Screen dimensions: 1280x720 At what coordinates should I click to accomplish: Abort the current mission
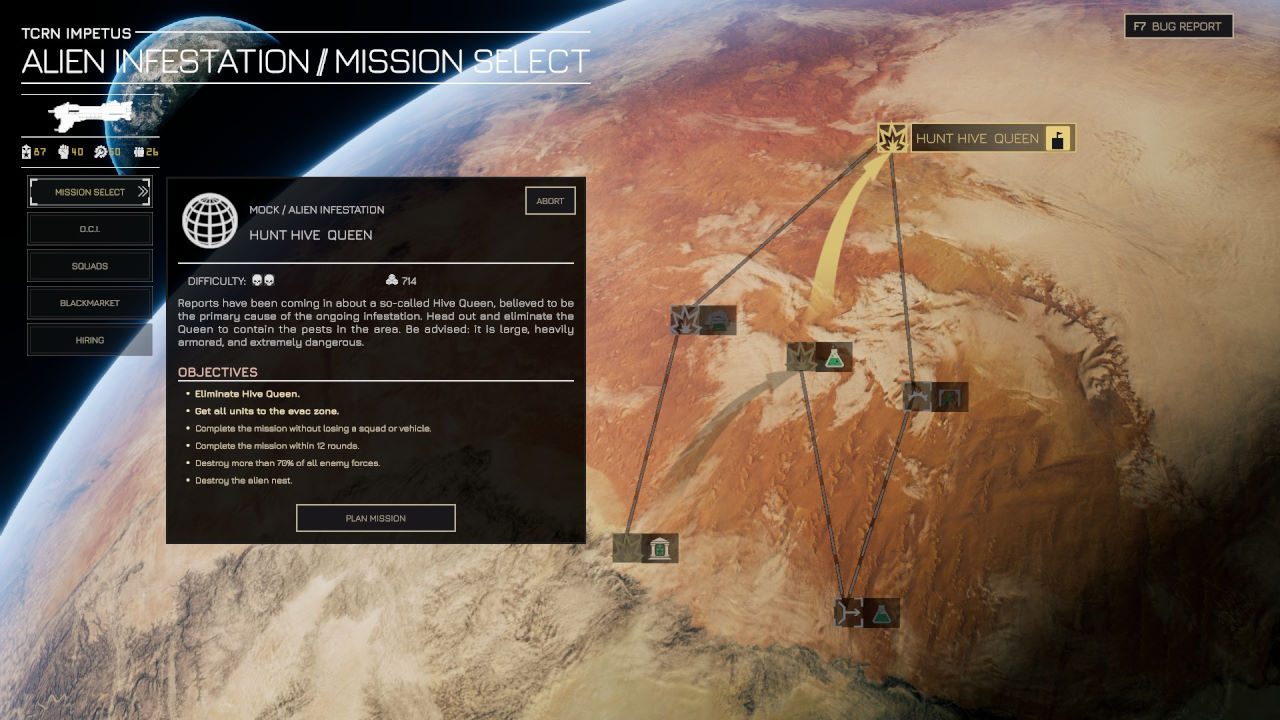click(x=550, y=201)
